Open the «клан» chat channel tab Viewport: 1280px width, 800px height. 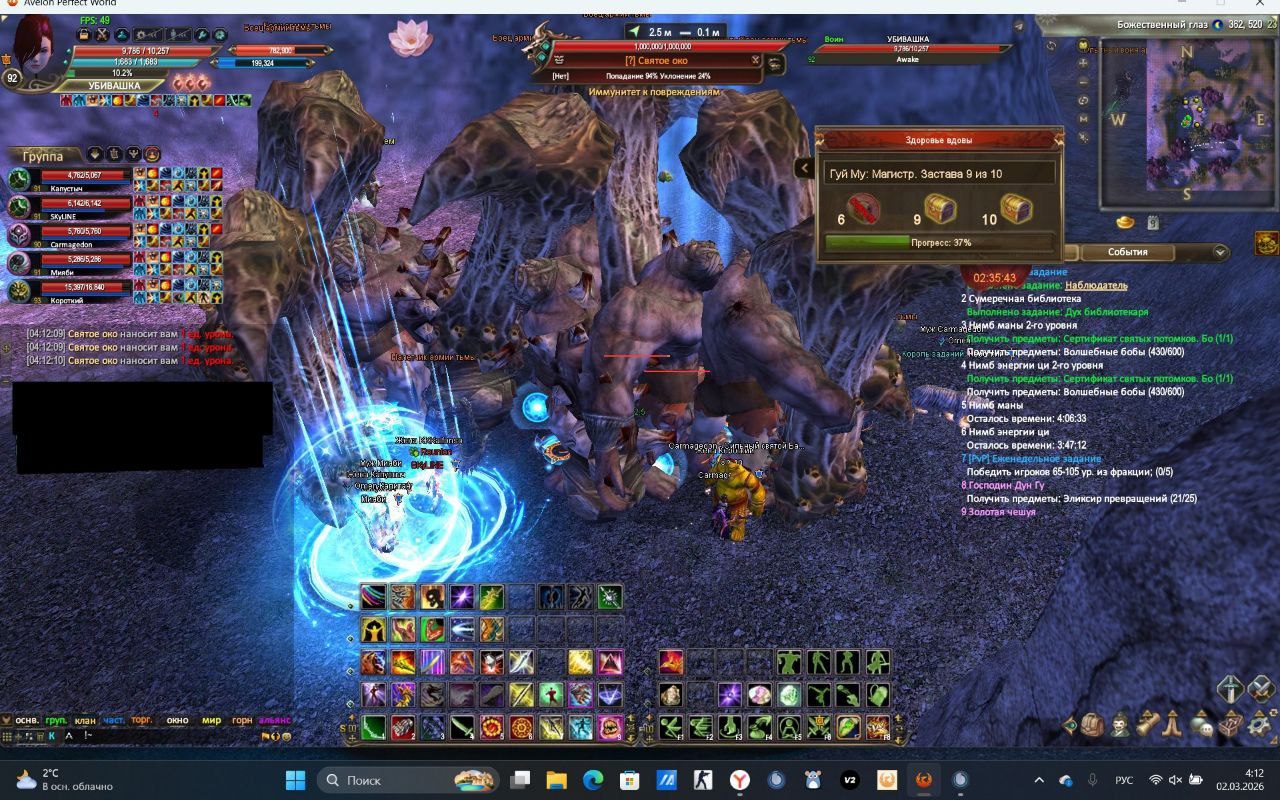[85, 720]
